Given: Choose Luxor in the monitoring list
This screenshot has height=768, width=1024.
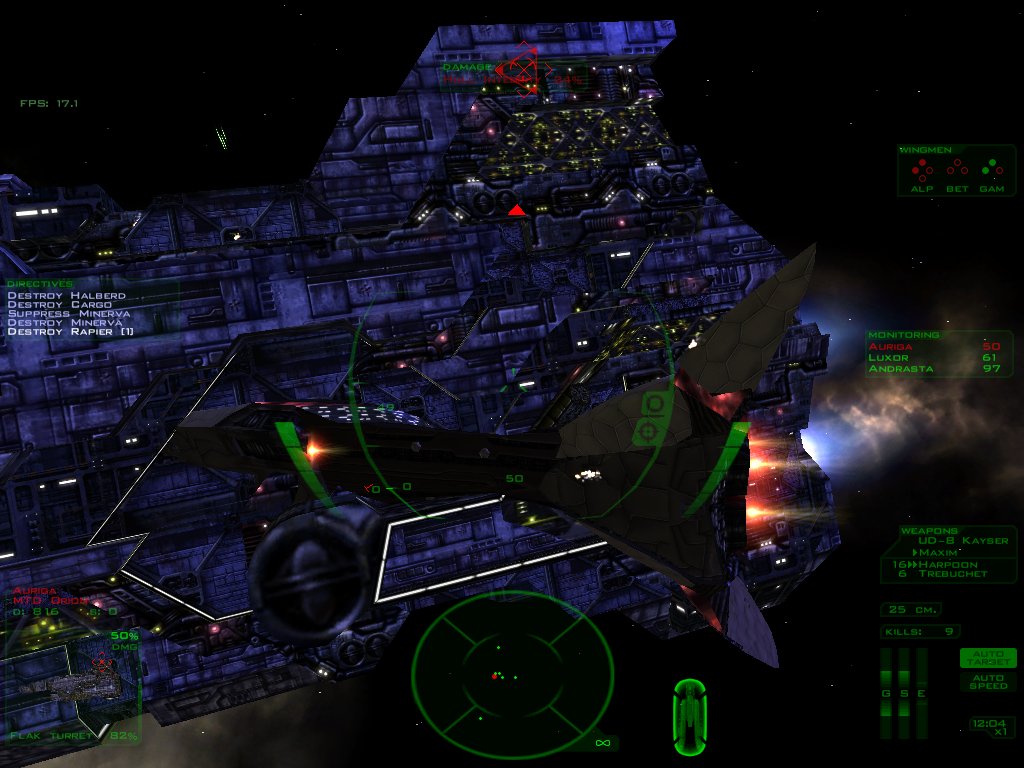Looking at the screenshot, I should coord(886,357).
